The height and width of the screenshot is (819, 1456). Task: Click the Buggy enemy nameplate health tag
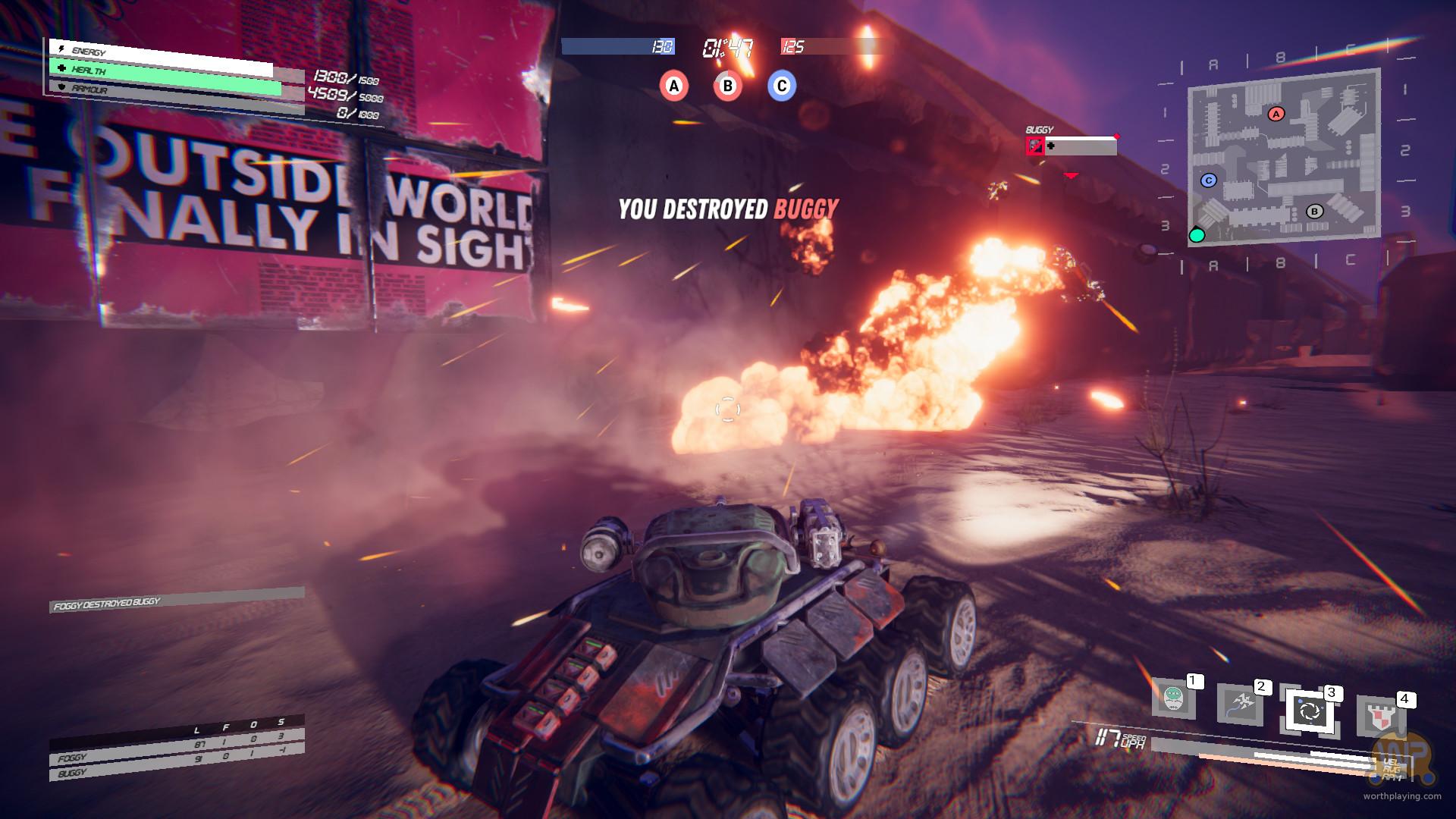click(1071, 145)
